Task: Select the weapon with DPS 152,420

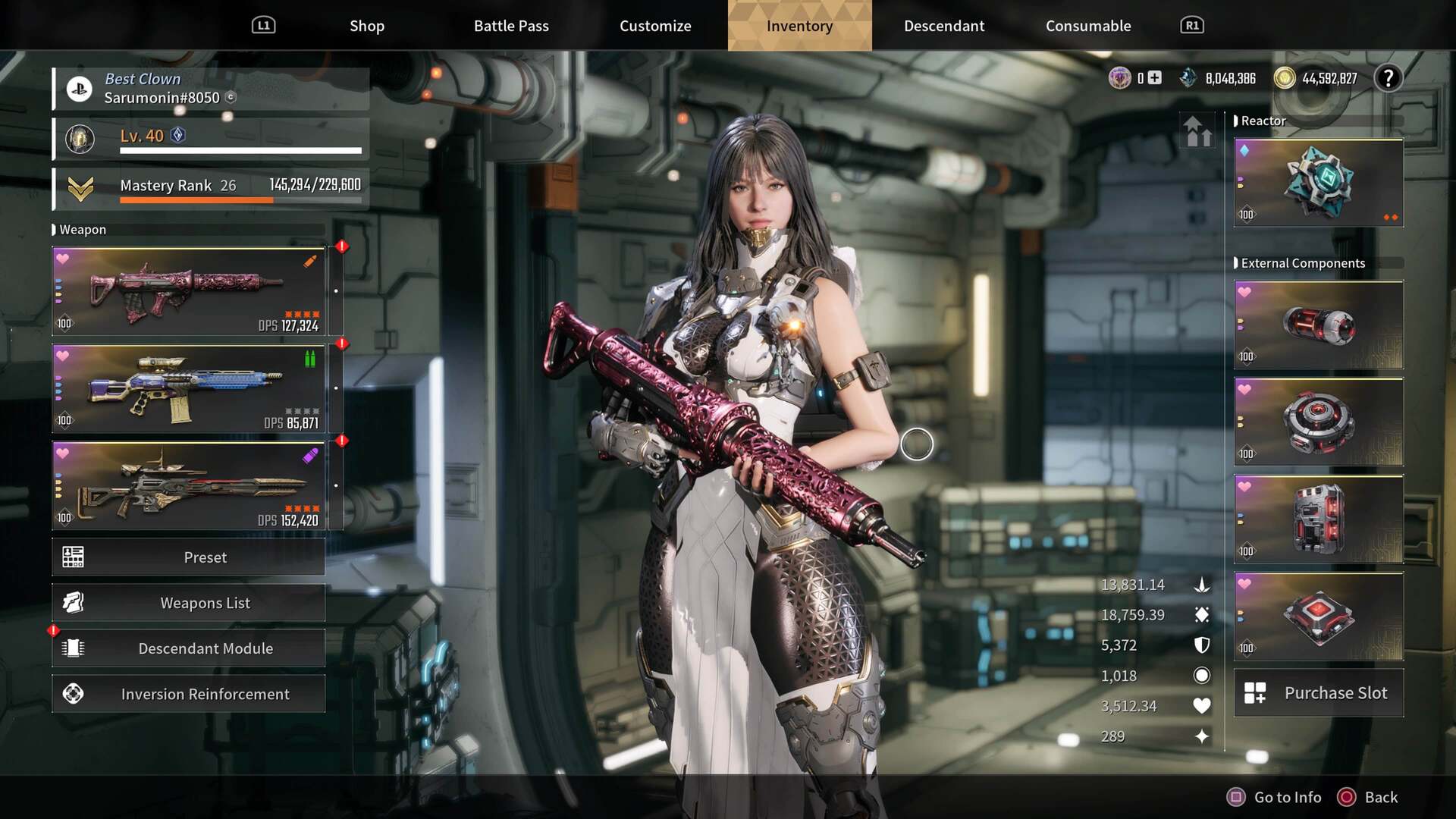Action: [x=189, y=486]
